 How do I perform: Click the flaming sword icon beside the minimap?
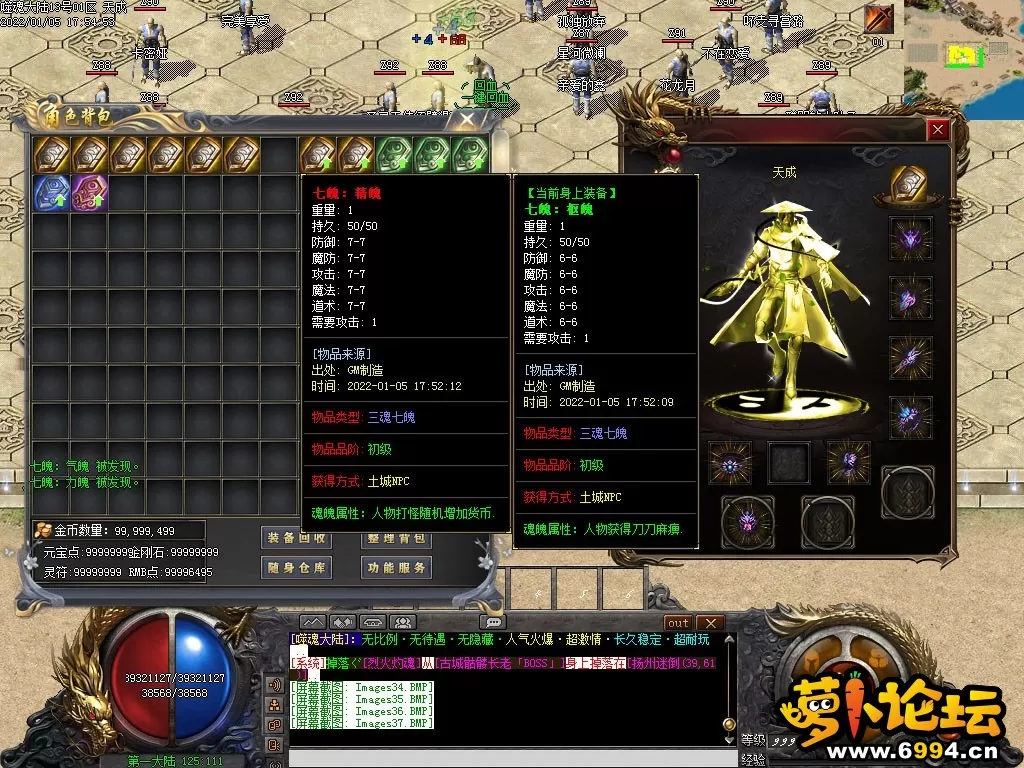[879, 19]
